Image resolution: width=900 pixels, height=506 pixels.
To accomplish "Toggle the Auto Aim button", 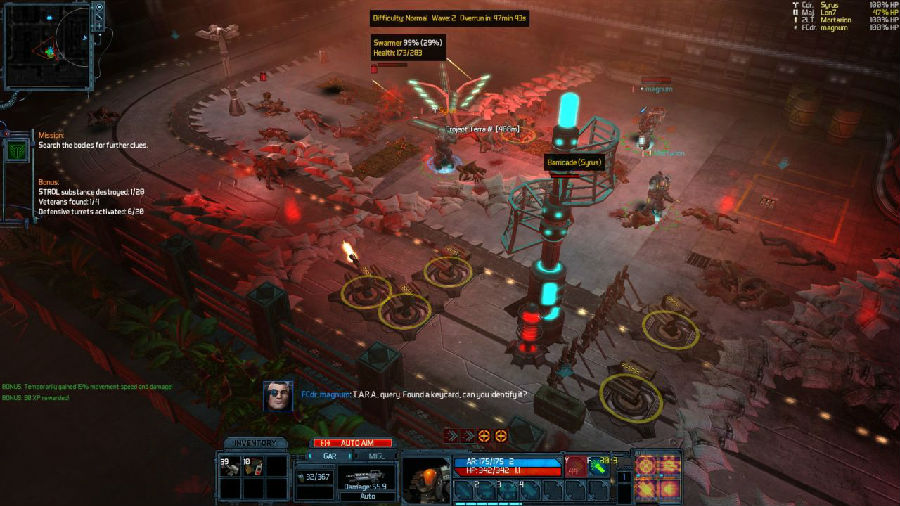I will pyautogui.click(x=353, y=442).
